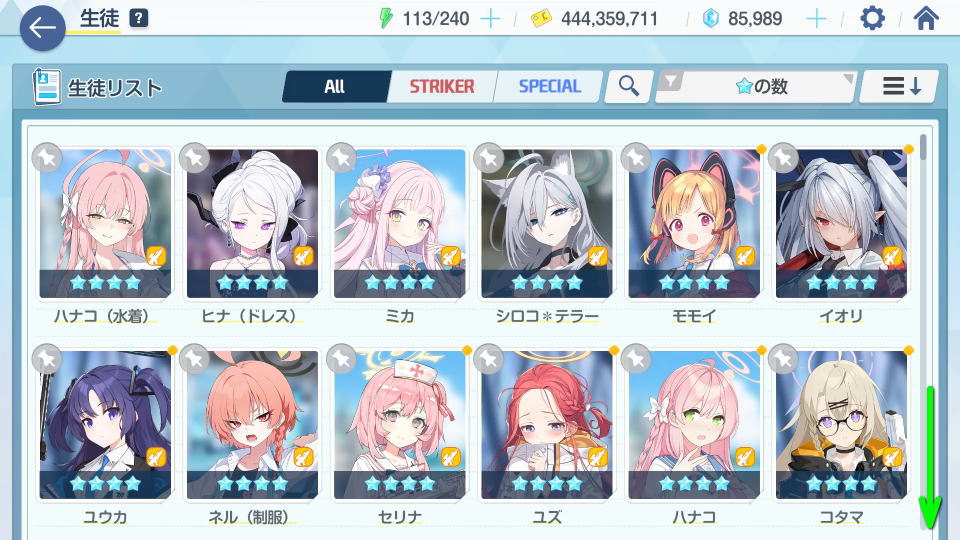Pick the モモイ student card

tap(693, 224)
